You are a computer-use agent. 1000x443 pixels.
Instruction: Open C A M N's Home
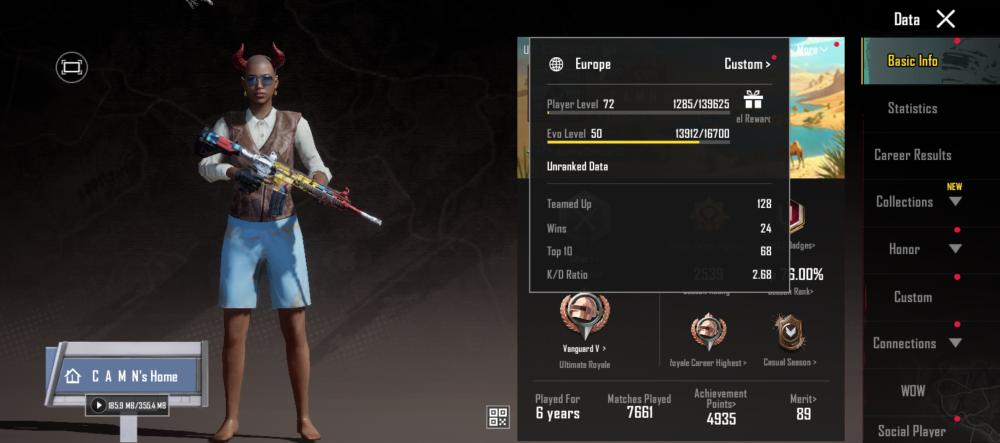pyautogui.click(x=125, y=376)
